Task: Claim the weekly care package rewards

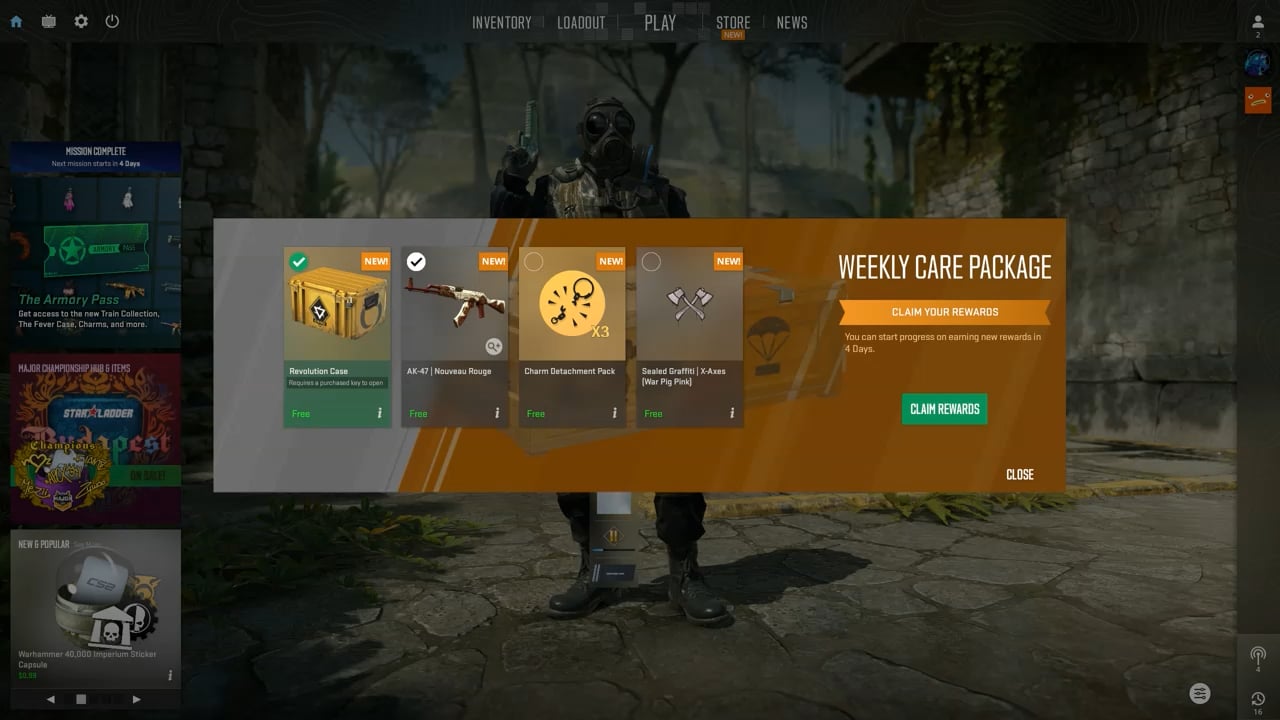Action: tap(944, 409)
